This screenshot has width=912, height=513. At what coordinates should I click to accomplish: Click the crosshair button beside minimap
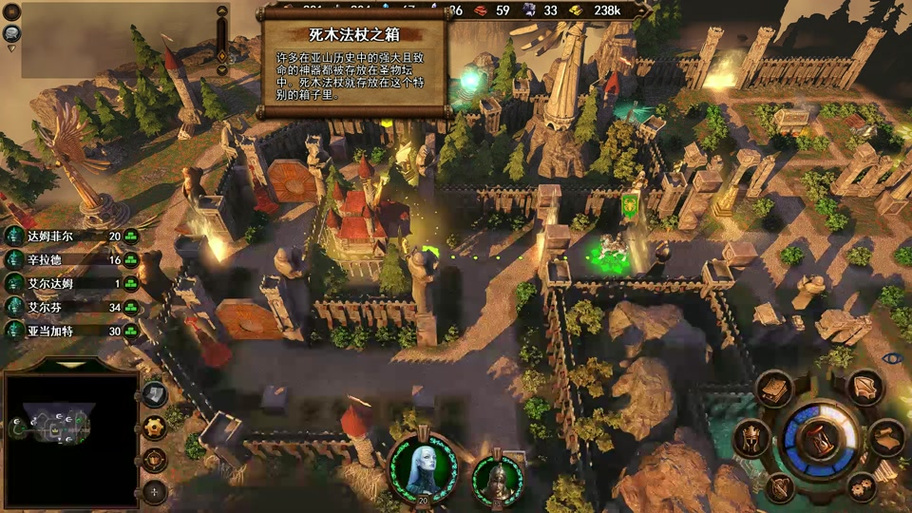pos(154,491)
